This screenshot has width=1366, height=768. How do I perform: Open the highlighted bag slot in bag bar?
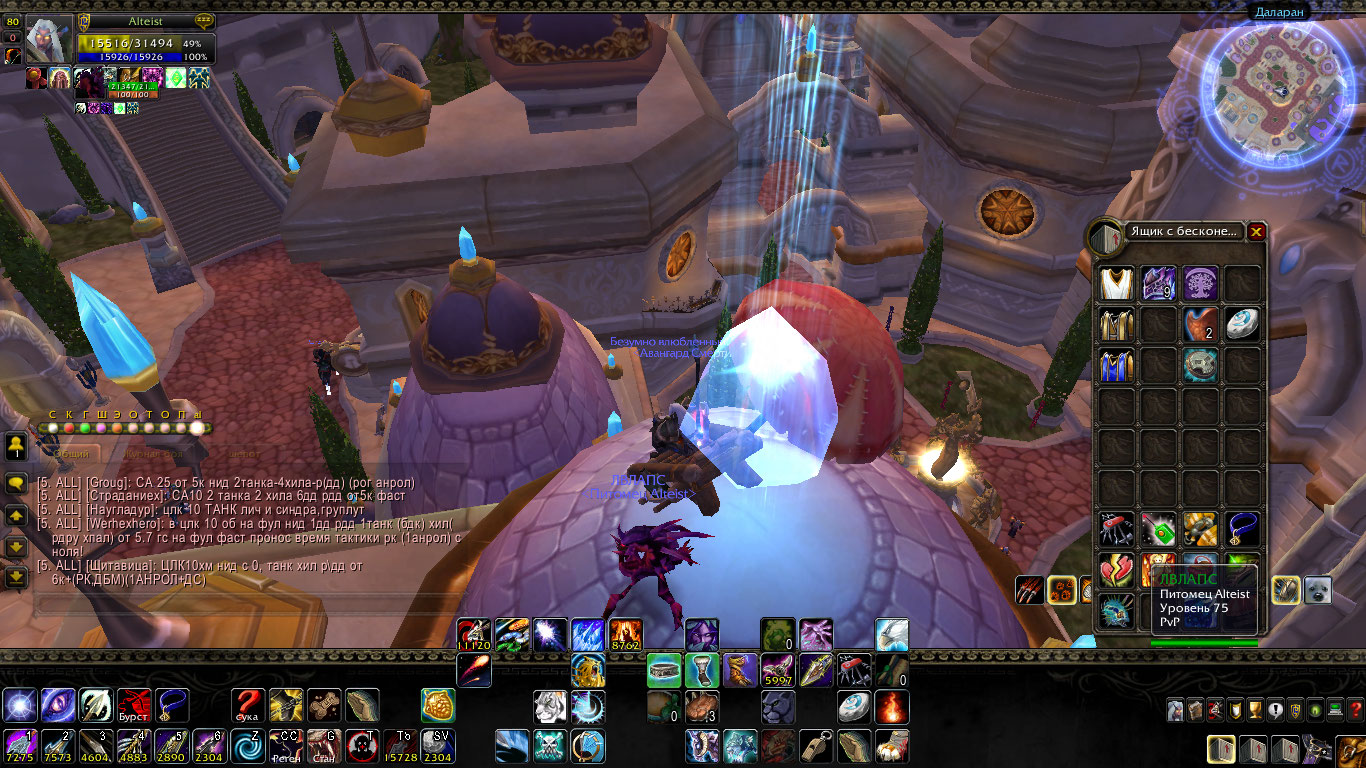click(x=1221, y=749)
